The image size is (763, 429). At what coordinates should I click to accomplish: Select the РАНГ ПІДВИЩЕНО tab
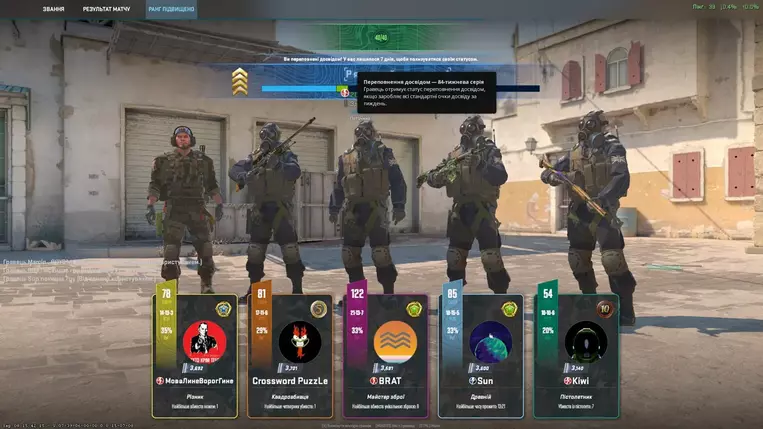[171, 9]
